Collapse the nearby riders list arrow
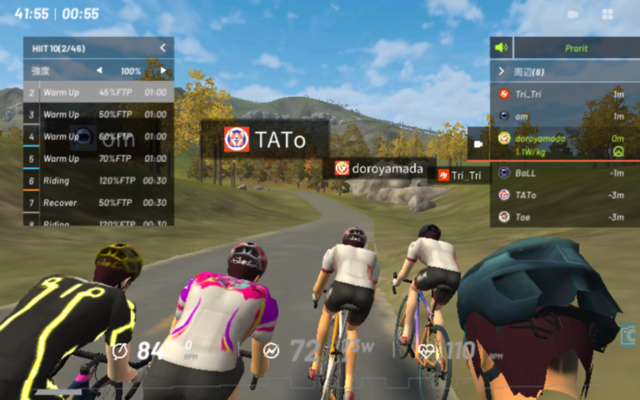 point(501,71)
